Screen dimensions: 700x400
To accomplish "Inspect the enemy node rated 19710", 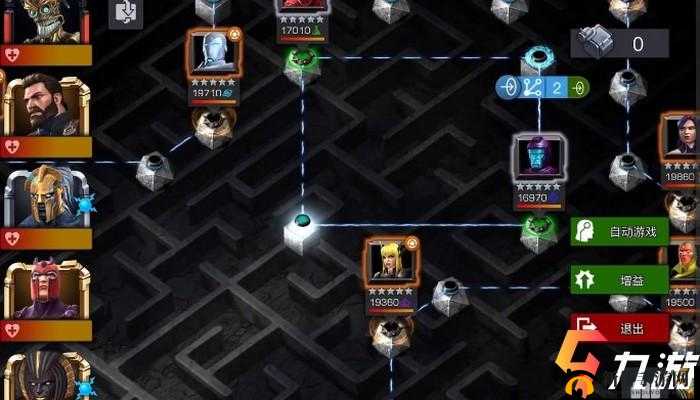I will (212, 62).
